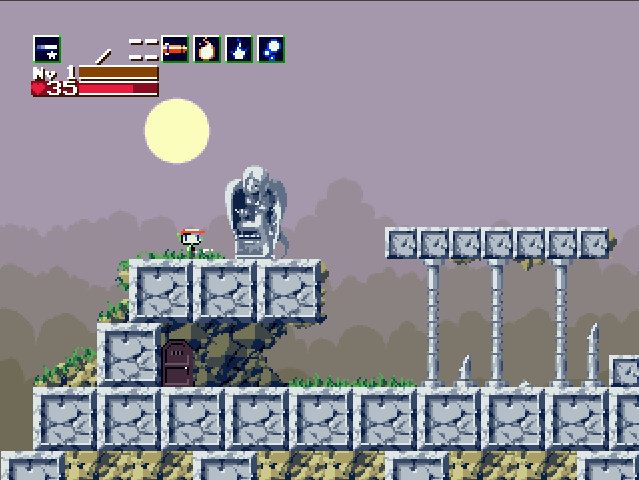Viewport: 639px width, 480px height.
Task: Choose the Fireball weapon icon
Action: point(207,48)
